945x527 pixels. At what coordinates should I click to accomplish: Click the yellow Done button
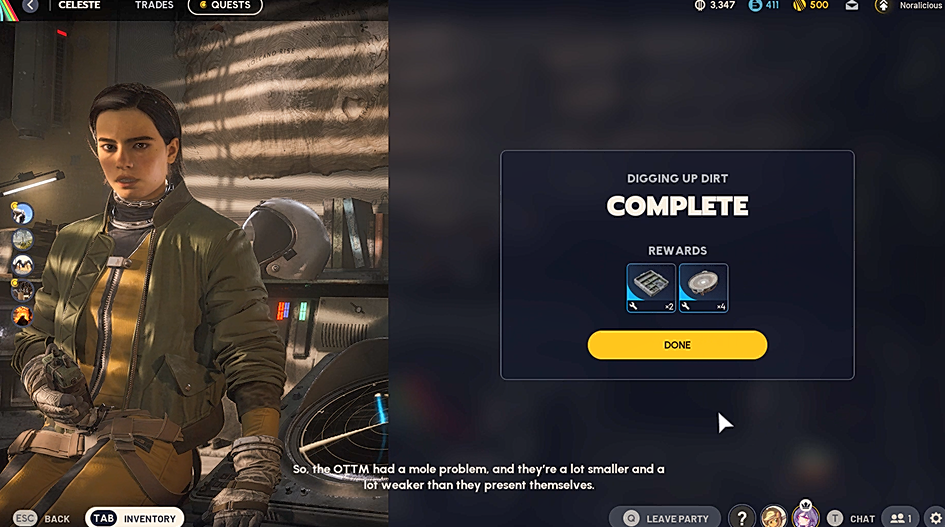coord(677,345)
